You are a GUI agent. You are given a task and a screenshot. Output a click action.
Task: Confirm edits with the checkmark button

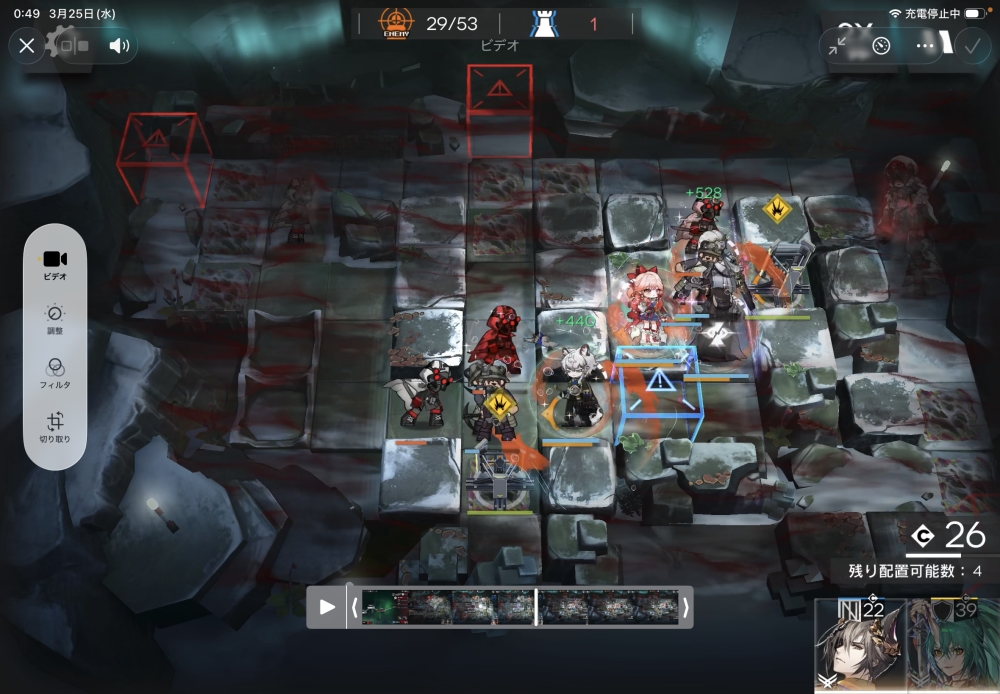[x=970, y=46]
